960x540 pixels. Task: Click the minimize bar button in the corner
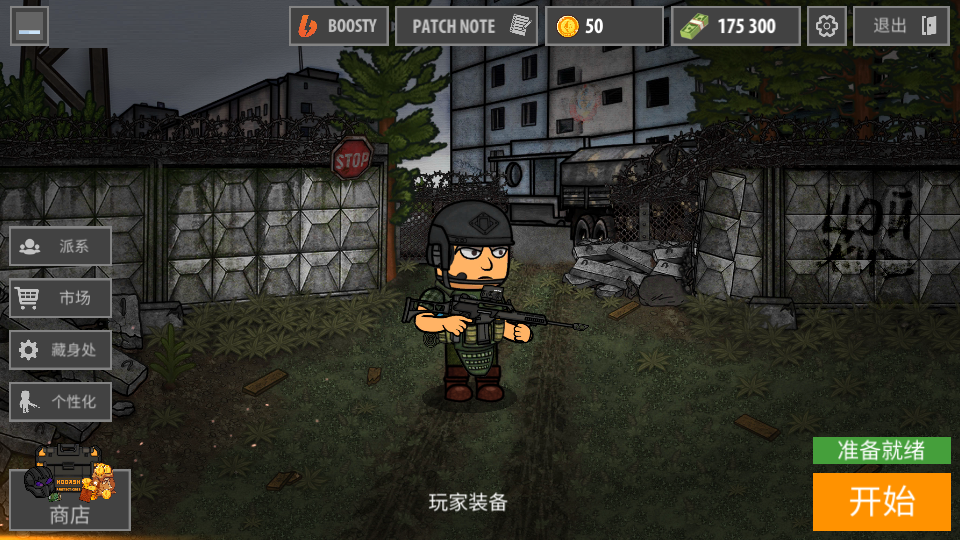29,27
